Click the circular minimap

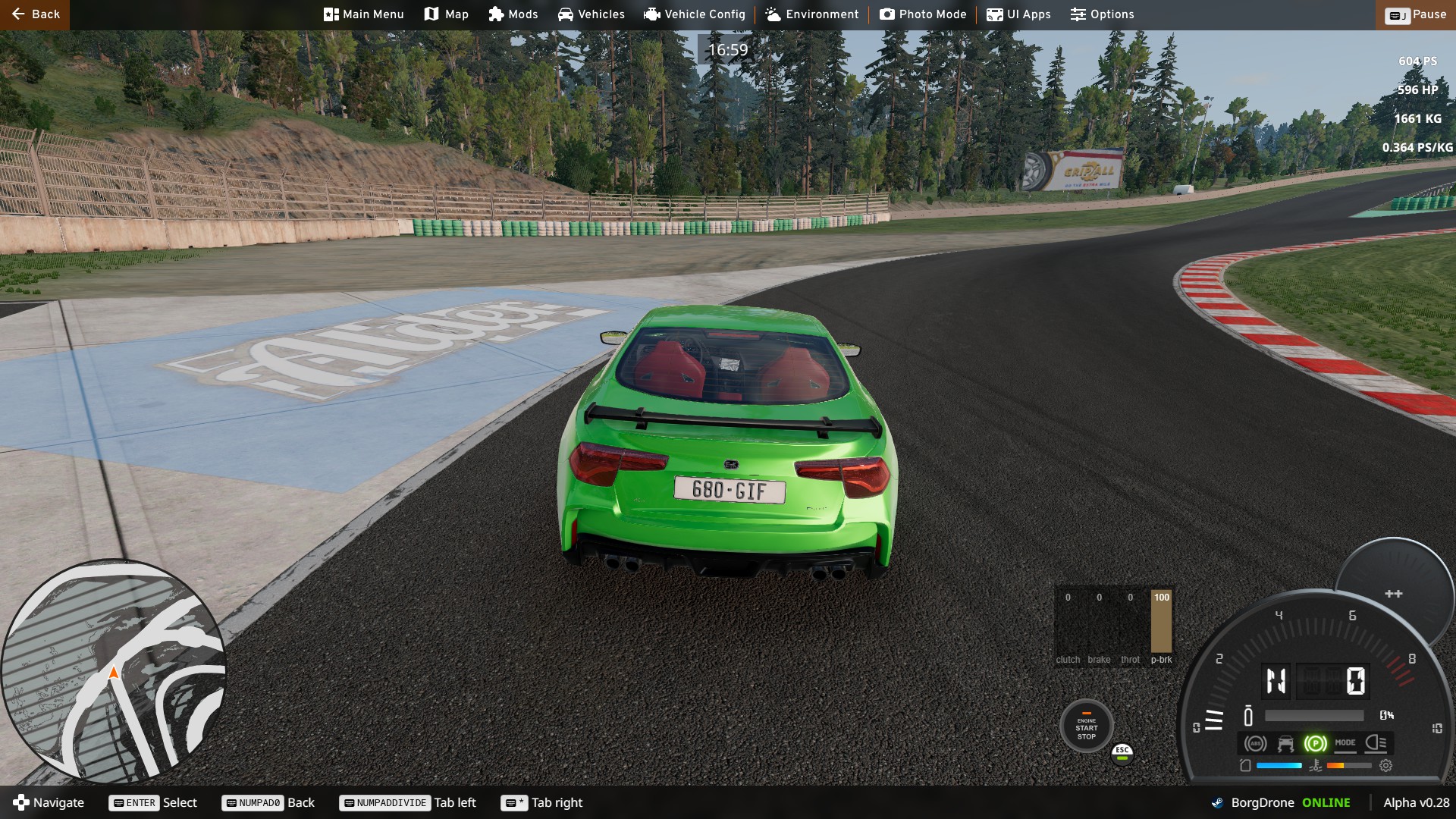coord(114,671)
